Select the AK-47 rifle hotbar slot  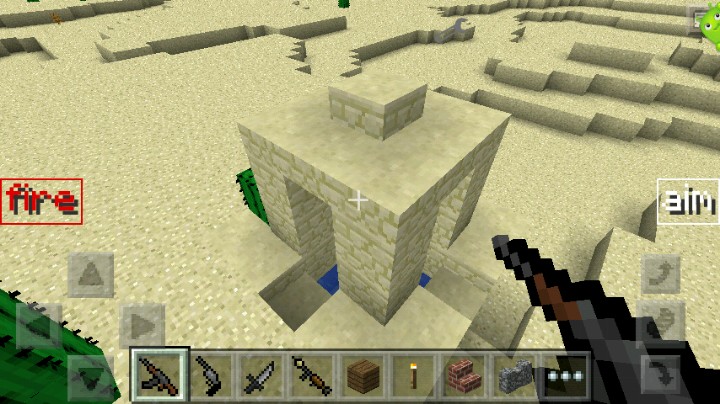click(x=160, y=375)
